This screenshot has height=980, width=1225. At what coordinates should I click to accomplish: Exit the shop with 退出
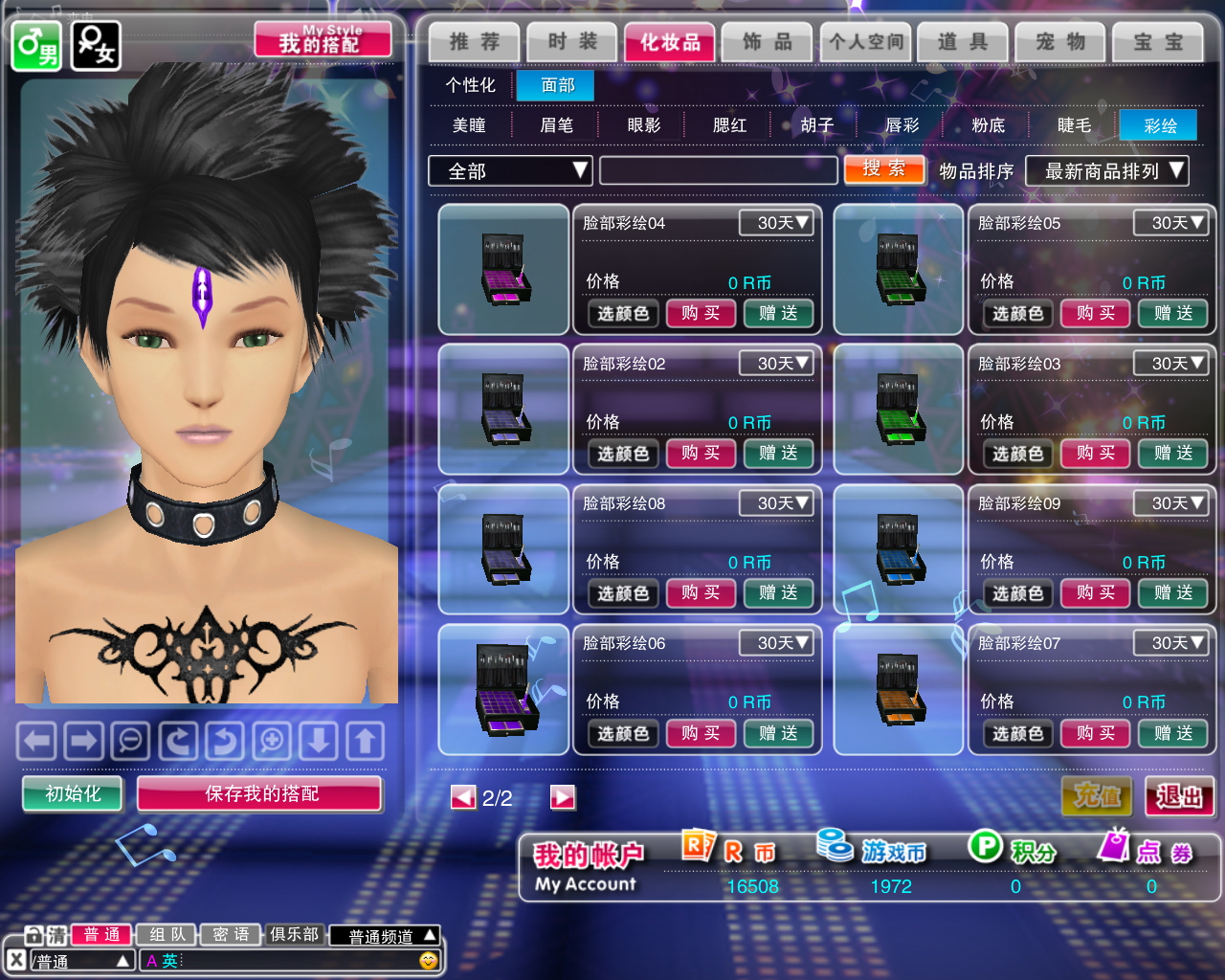pyautogui.click(x=1179, y=795)
